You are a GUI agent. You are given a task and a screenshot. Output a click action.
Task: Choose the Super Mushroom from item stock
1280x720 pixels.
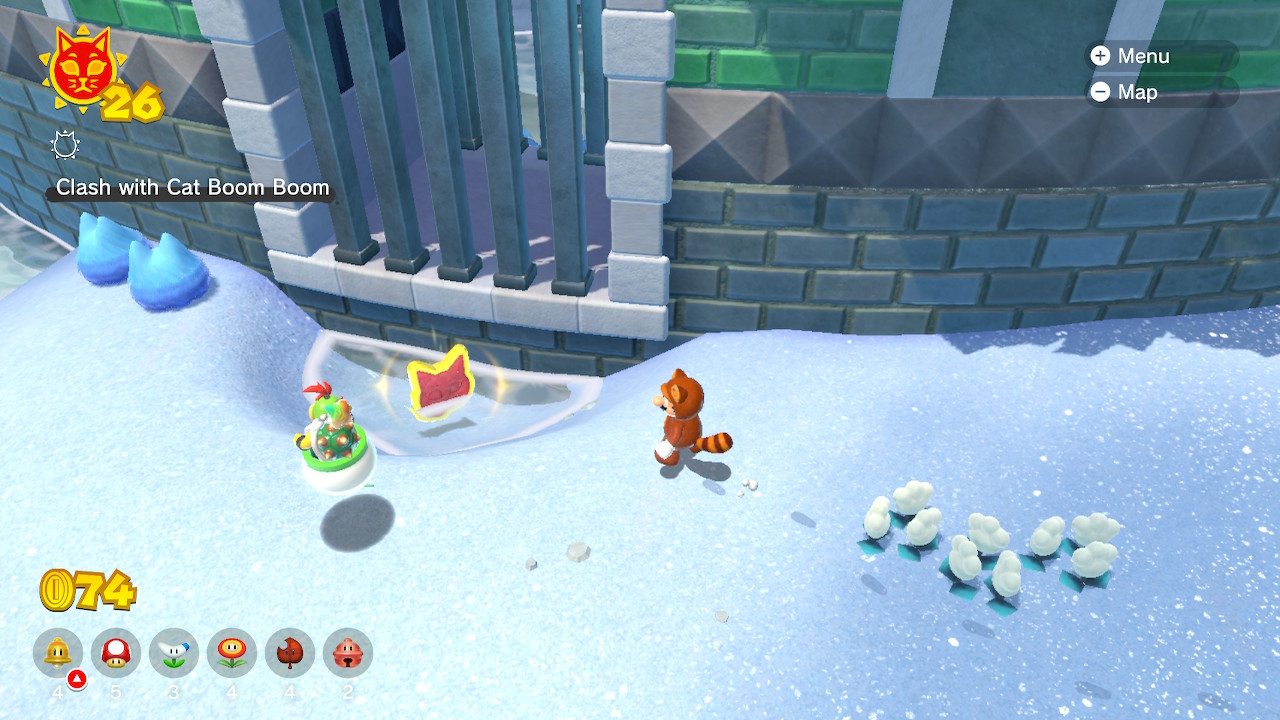coord(116,654)
